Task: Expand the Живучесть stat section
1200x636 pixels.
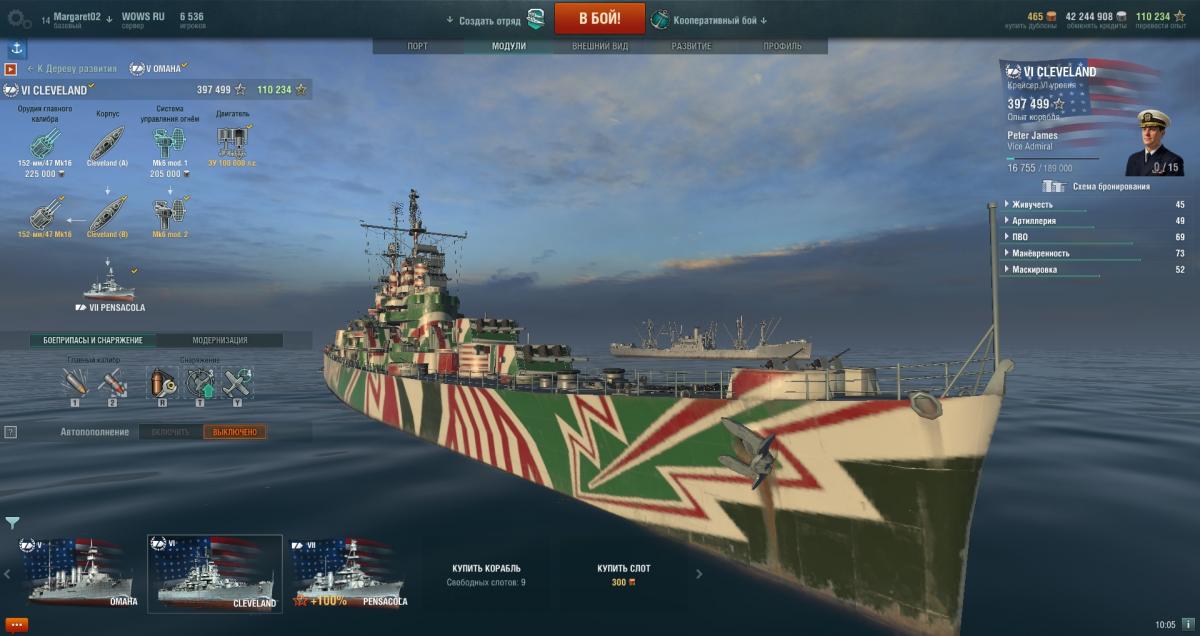Action: [1033, 205]
